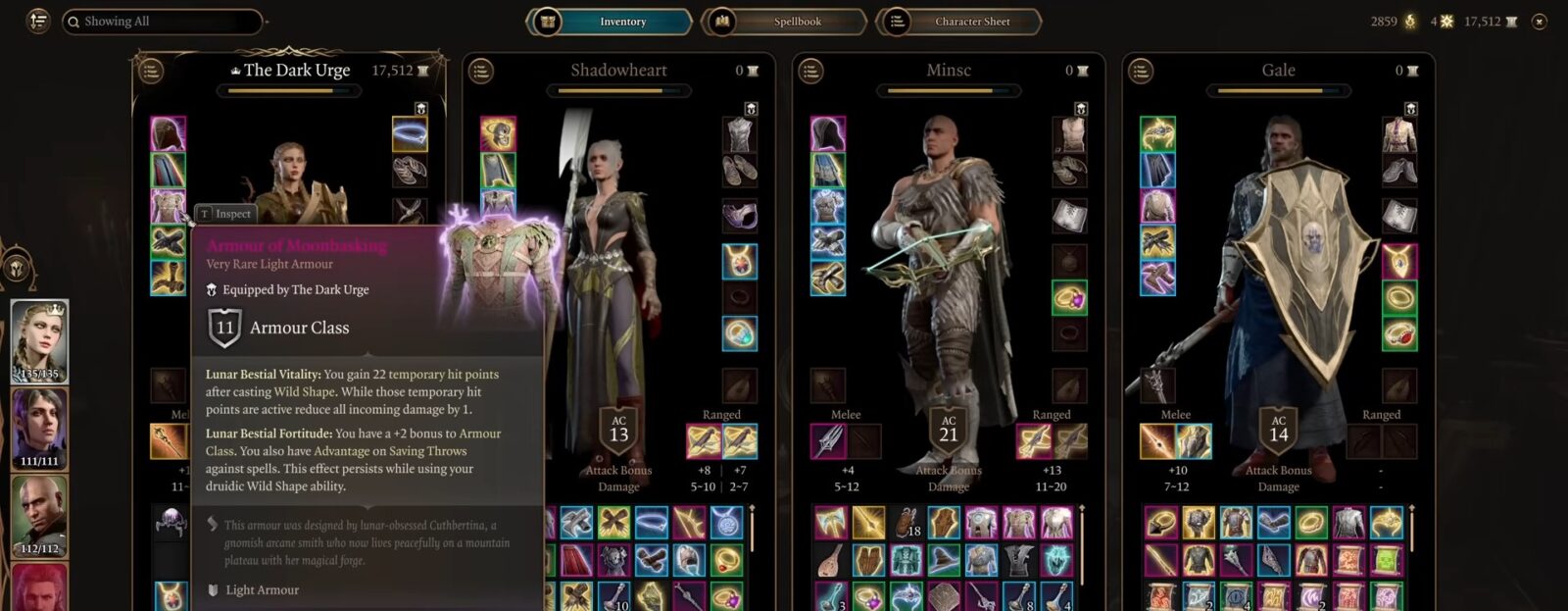The width and height of the screenshot is (1568, 611).
Task: Open Minsc's inventory options menu
Action: 810,71
